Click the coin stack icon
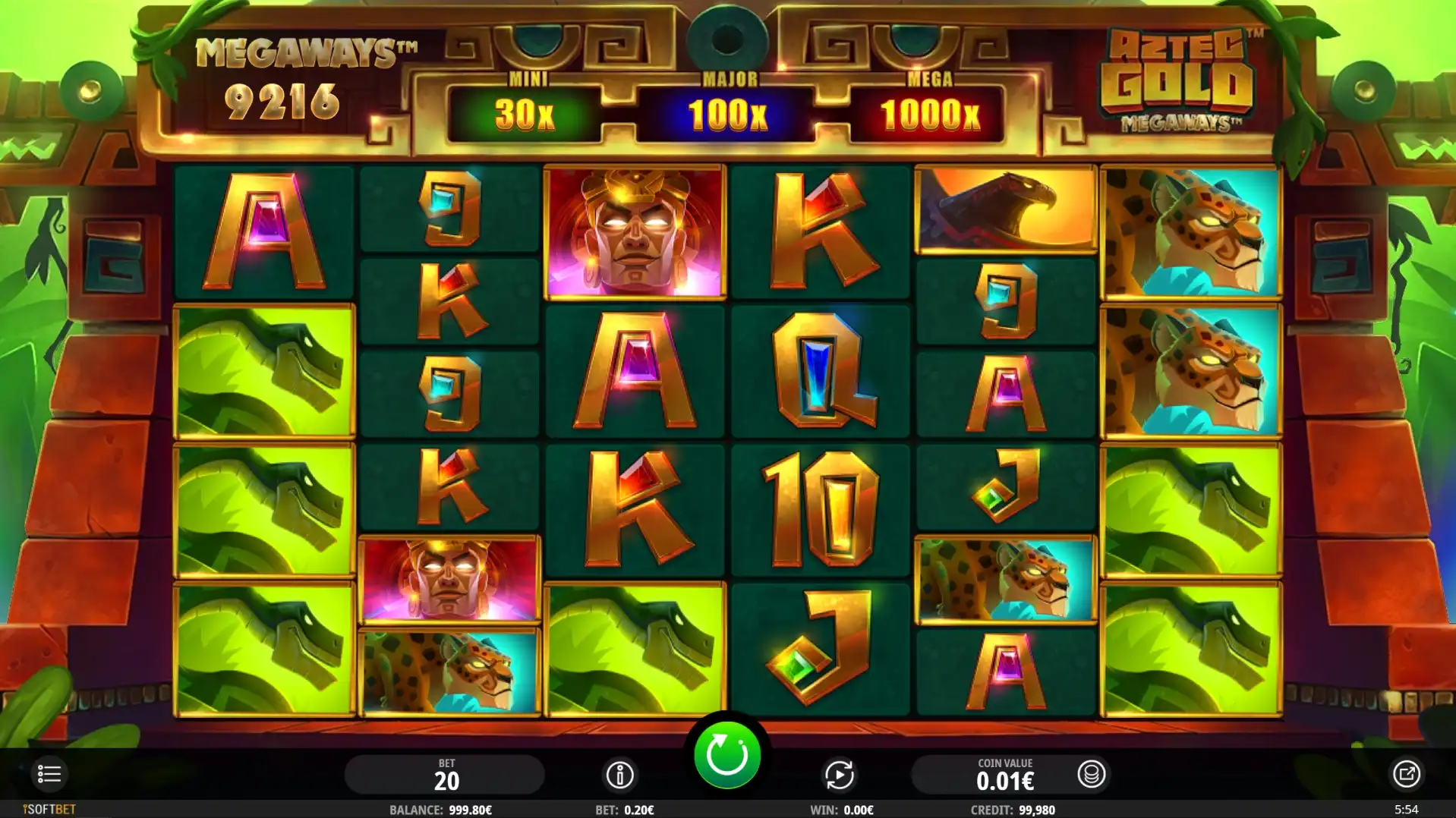This screenshot has height=818, width=1456. (x=1091, y=774)
